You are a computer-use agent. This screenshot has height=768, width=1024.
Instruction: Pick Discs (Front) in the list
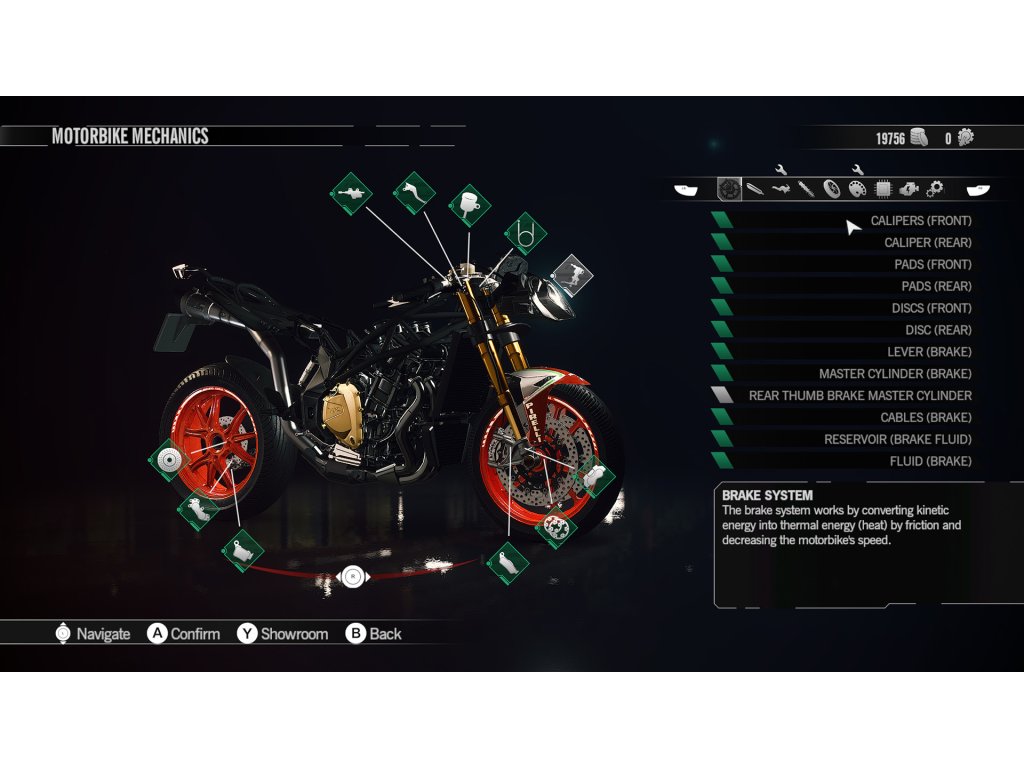pos(931,309)
